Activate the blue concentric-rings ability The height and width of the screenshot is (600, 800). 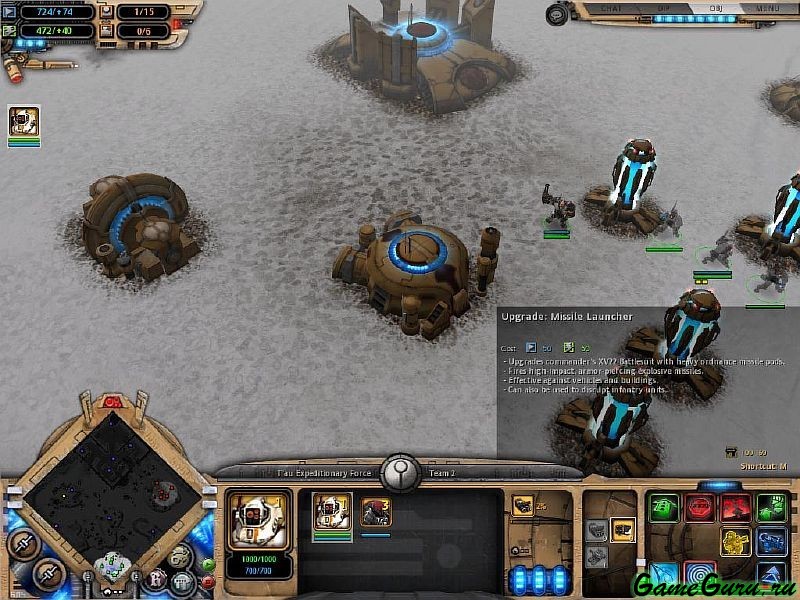click(699, 575)
